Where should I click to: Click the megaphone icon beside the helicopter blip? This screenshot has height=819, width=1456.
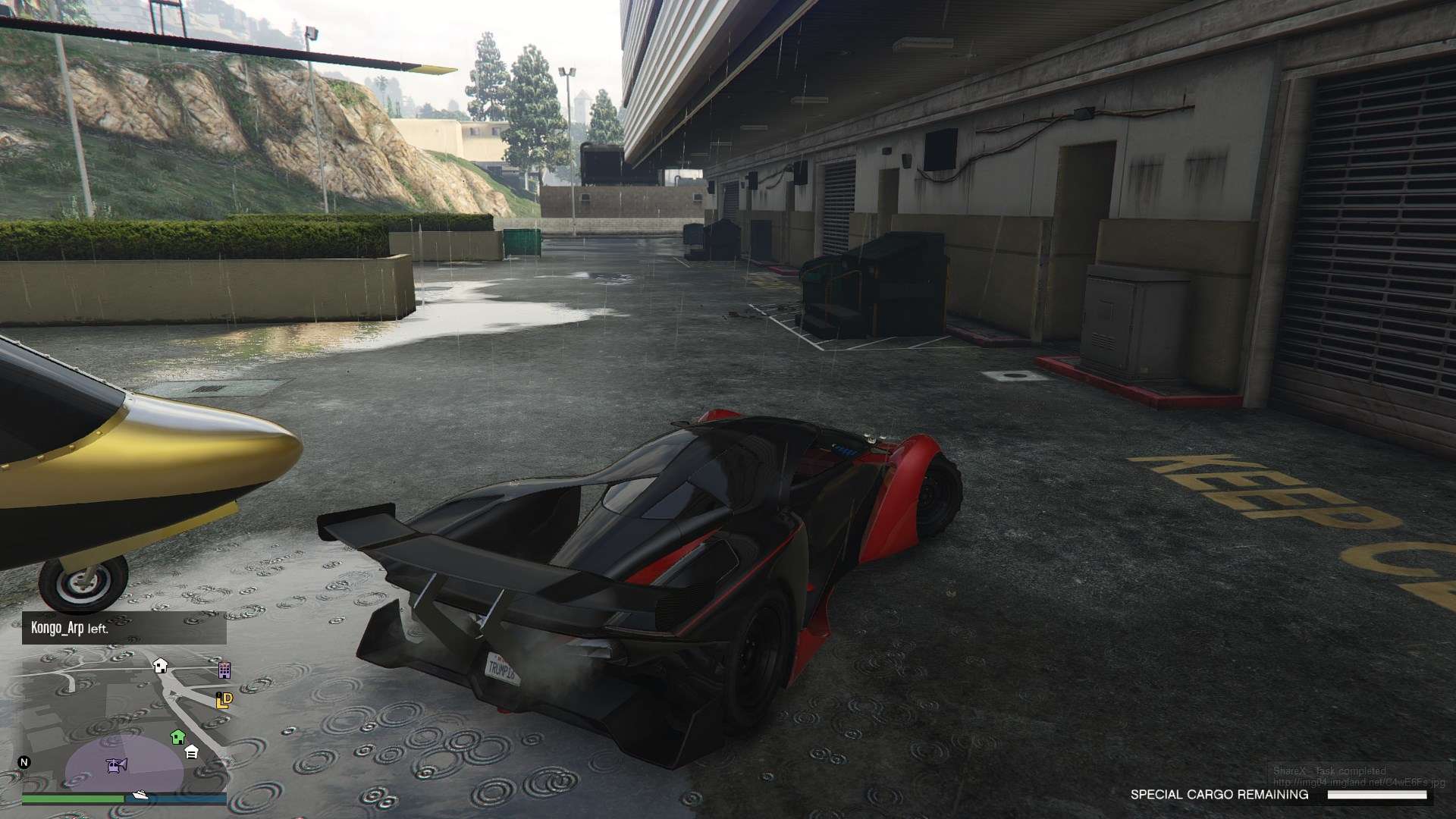pyautogui.click(x=123, y=764)
